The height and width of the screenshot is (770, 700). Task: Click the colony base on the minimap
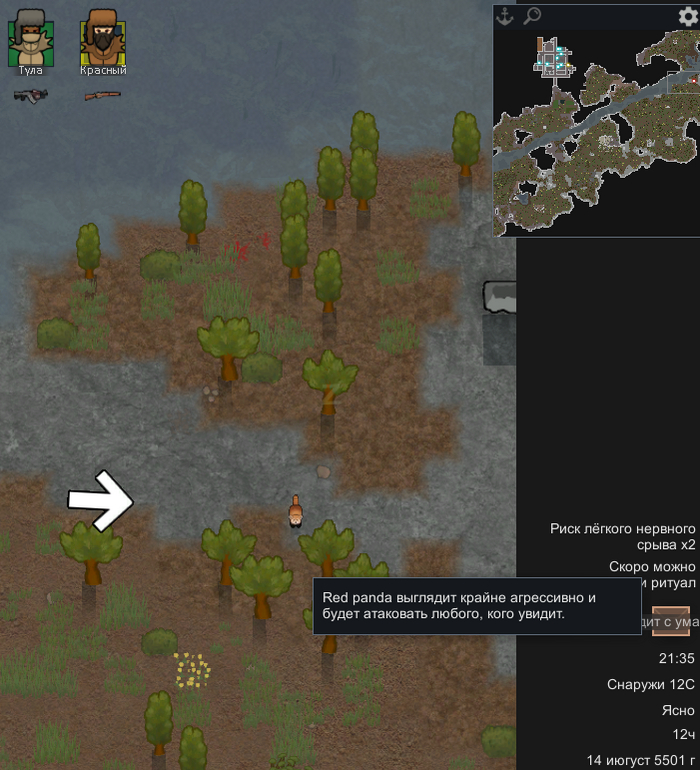550,59
